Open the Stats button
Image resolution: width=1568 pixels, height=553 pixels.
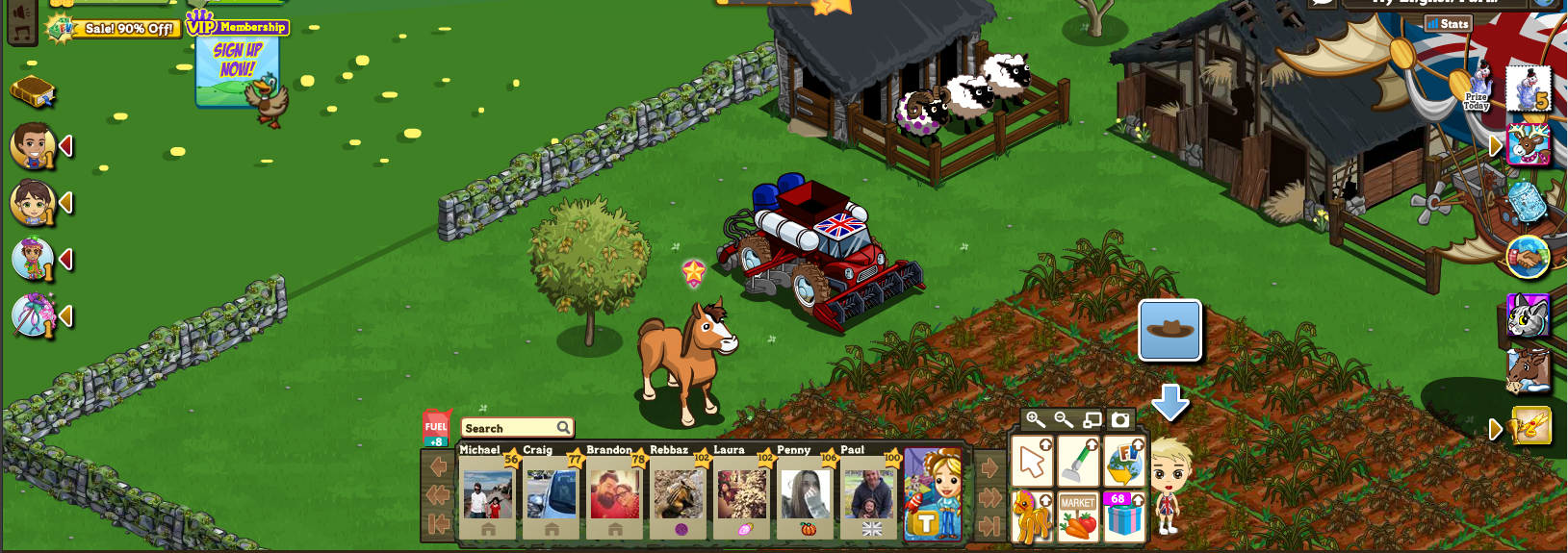1448,23
